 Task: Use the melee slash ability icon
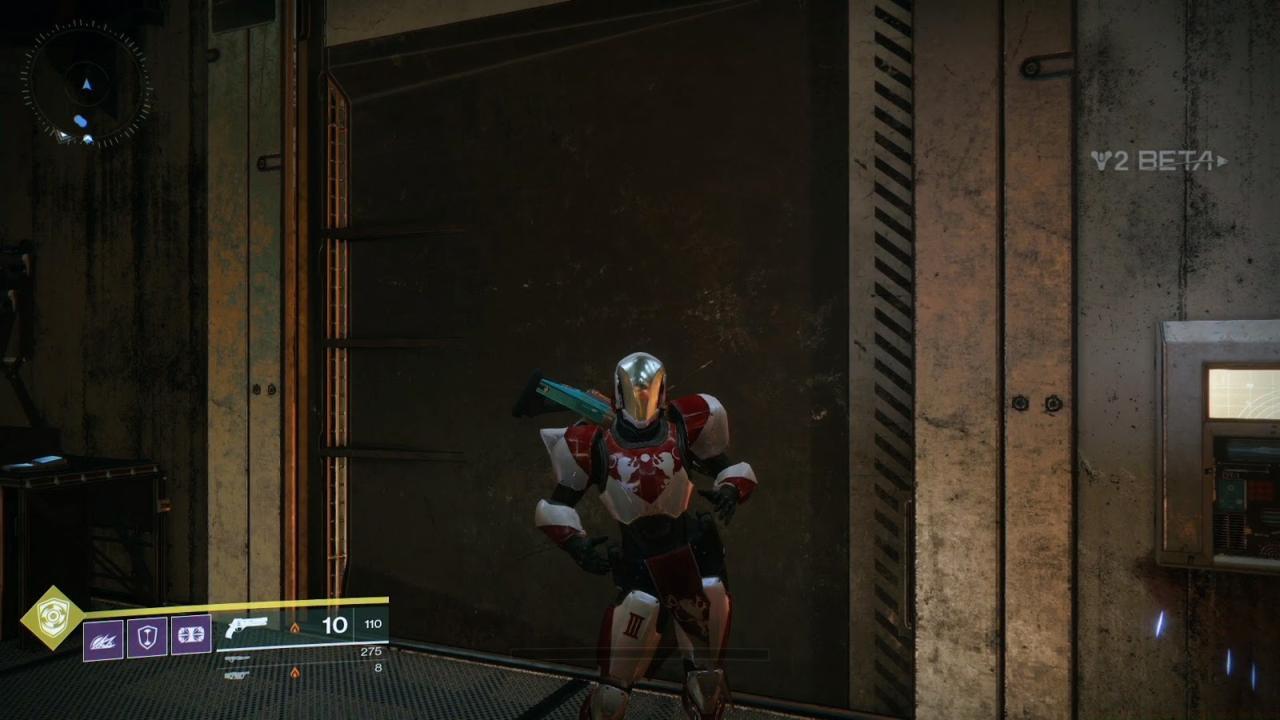(103, 638)
